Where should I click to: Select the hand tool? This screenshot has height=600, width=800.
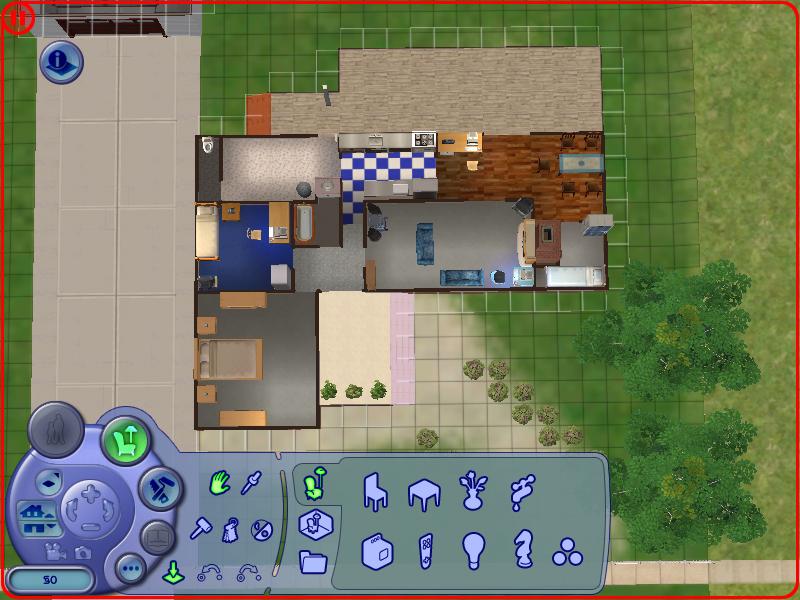tap(219, 485)
